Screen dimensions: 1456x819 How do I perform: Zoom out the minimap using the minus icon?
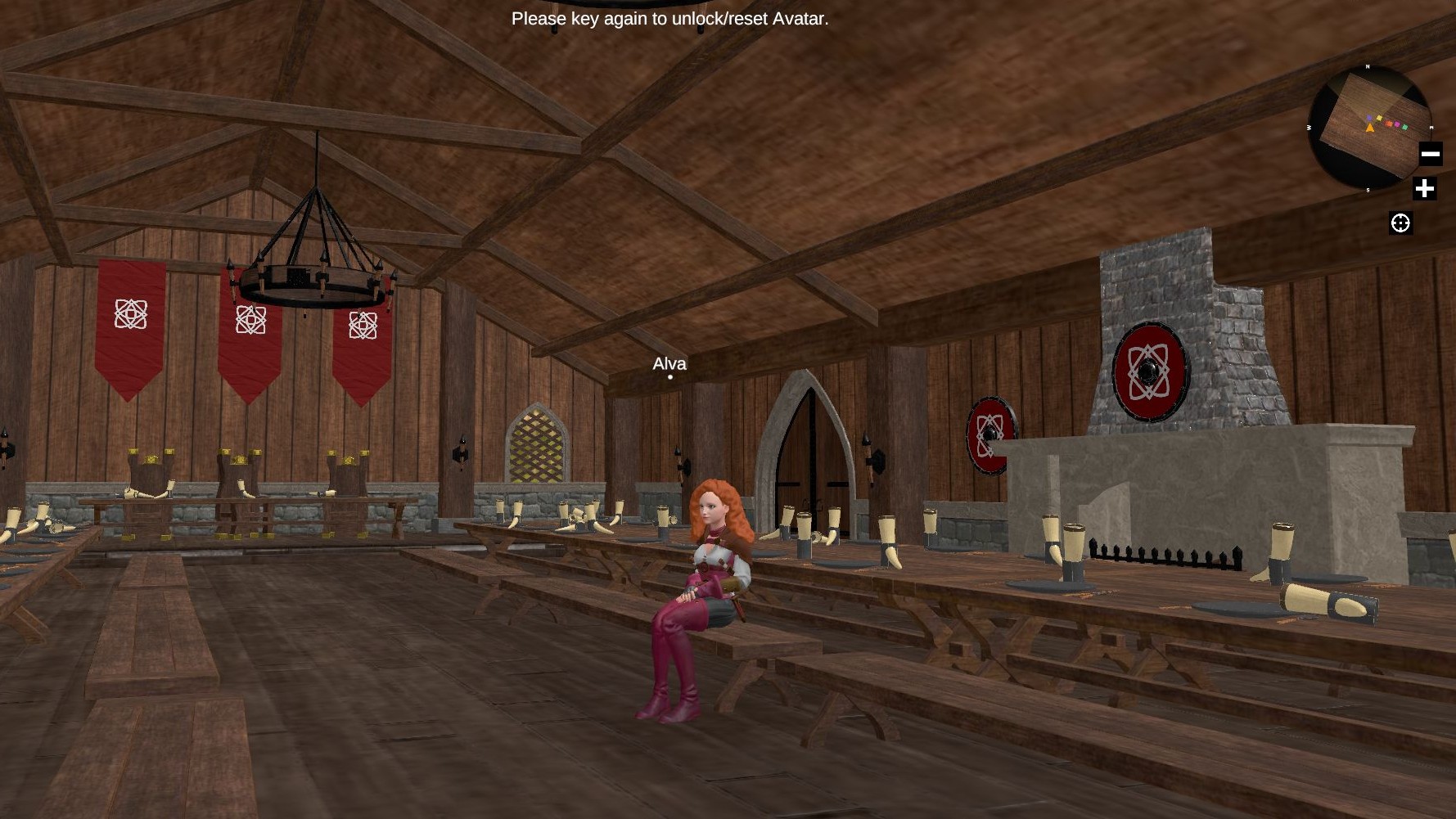[x=1431, y=153]
